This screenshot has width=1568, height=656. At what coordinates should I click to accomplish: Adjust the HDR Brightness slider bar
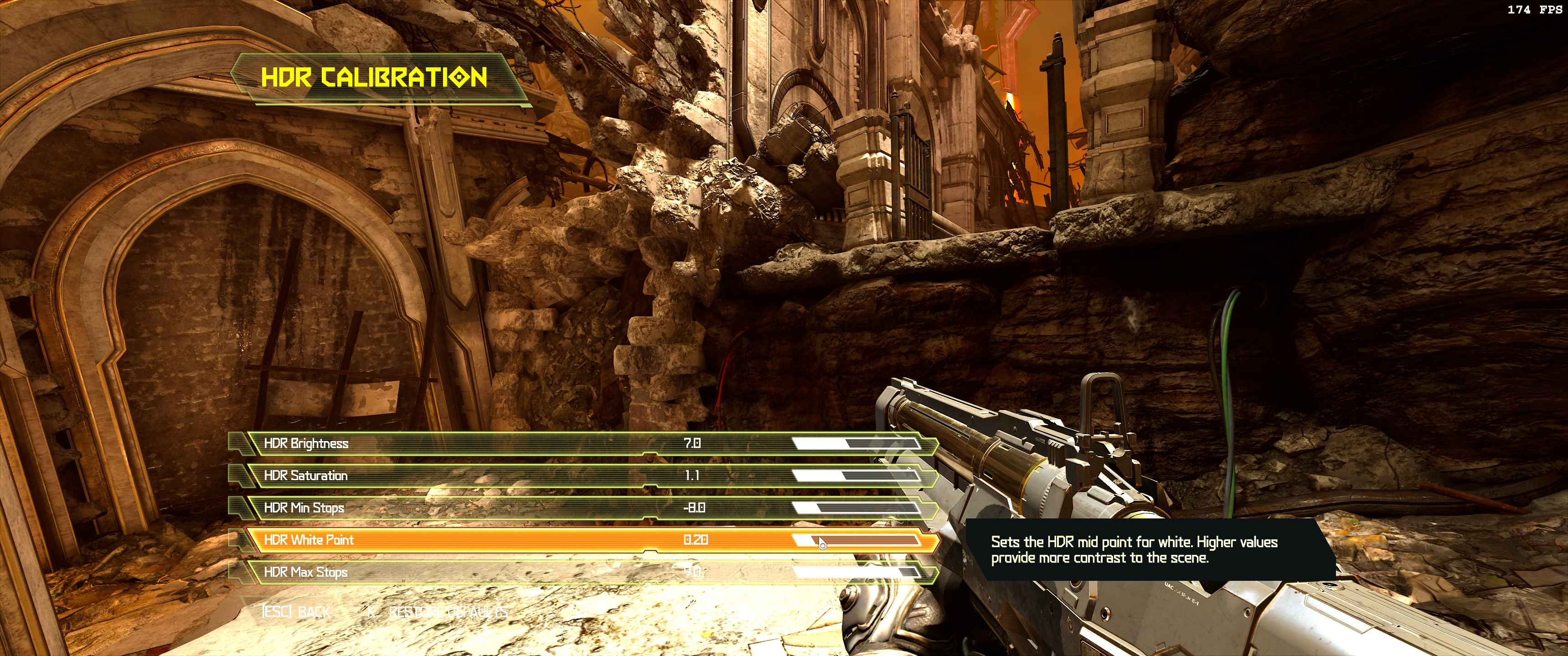[x=856, y=444]
